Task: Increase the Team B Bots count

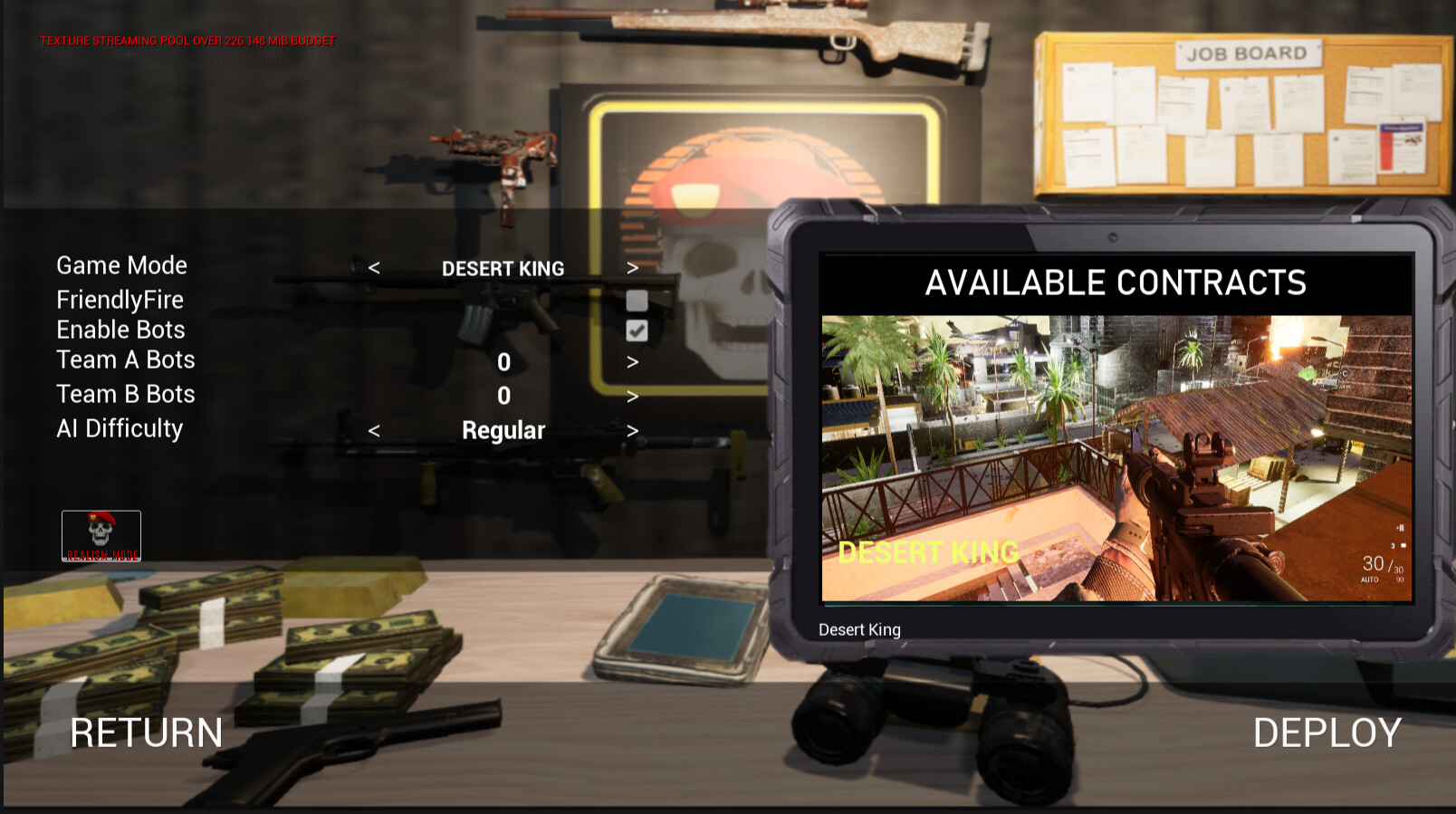Action: click(633, 395)
